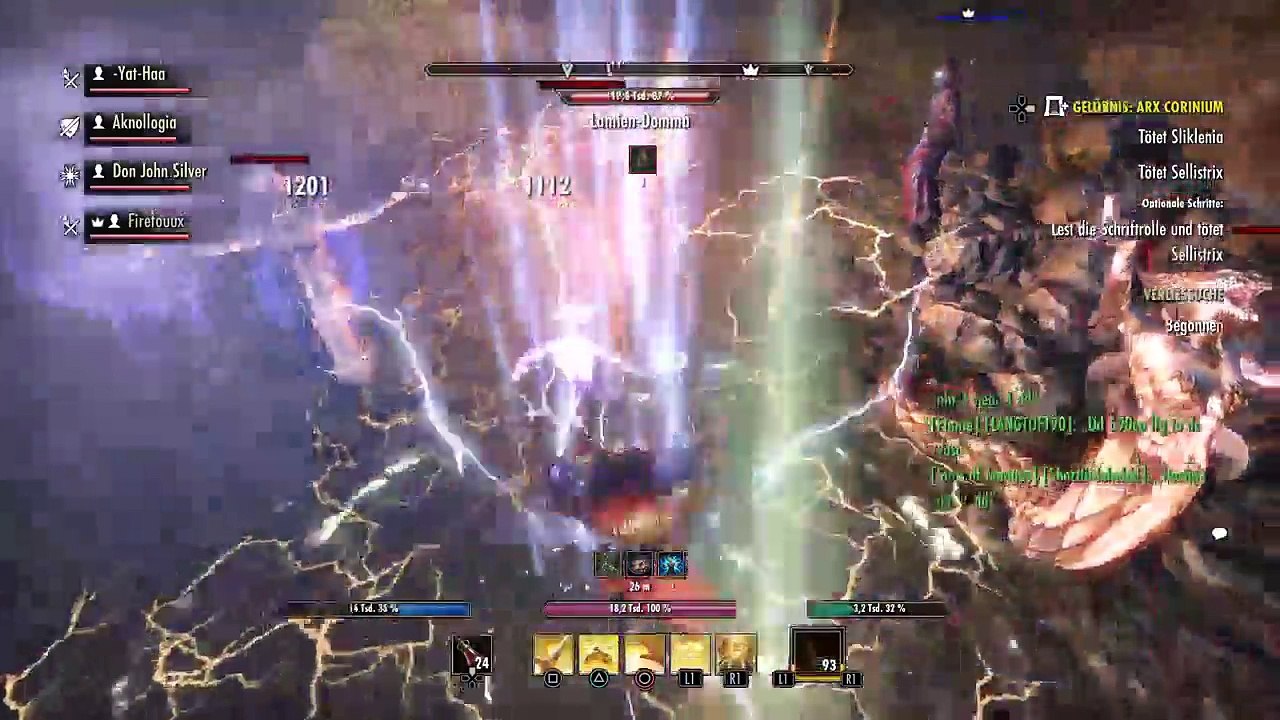Activate the fifth golden ability slot
This screenshot has height=720, width=1280.
736,654
